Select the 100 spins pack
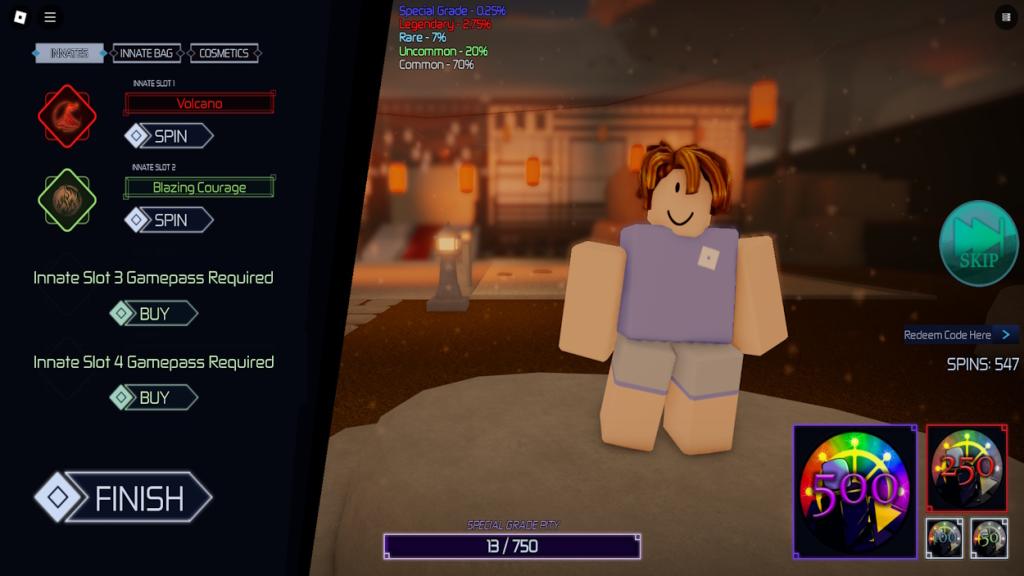The height and width of the screenshot is (576, 1024). (x=944, y=537)
